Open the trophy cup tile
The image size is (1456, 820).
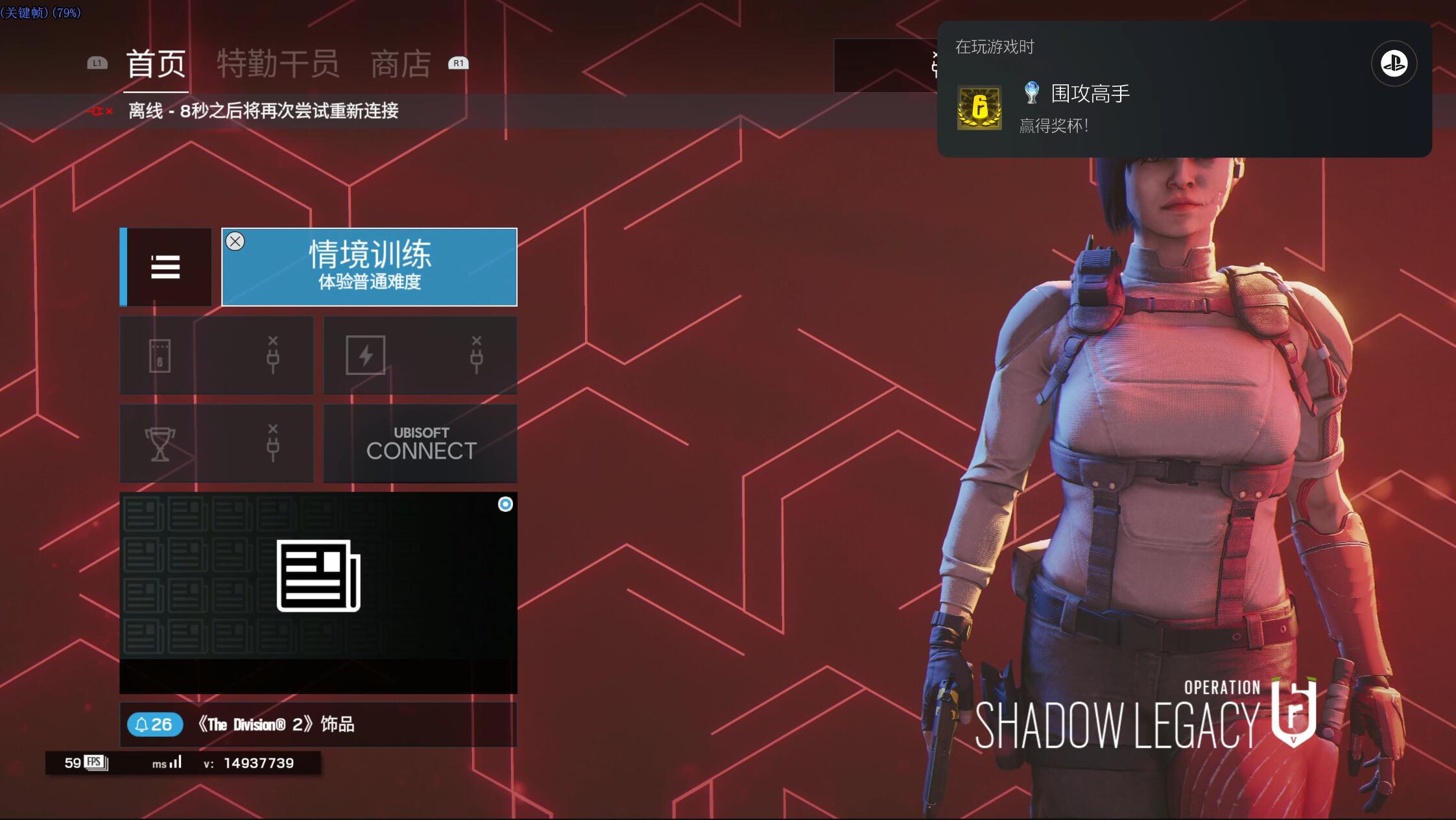217,444
